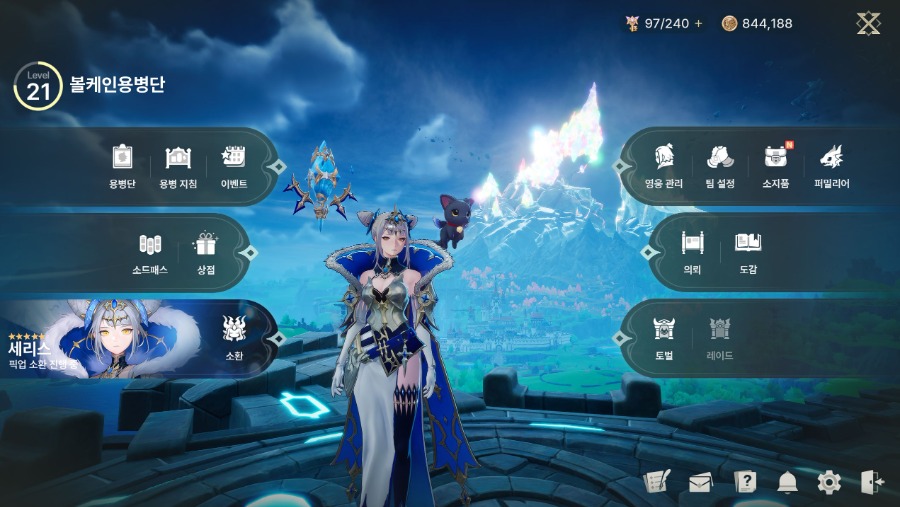This screenshot has width=900, height=507.
Task: Click the exit door icon
Action: [x=871, y=483]
